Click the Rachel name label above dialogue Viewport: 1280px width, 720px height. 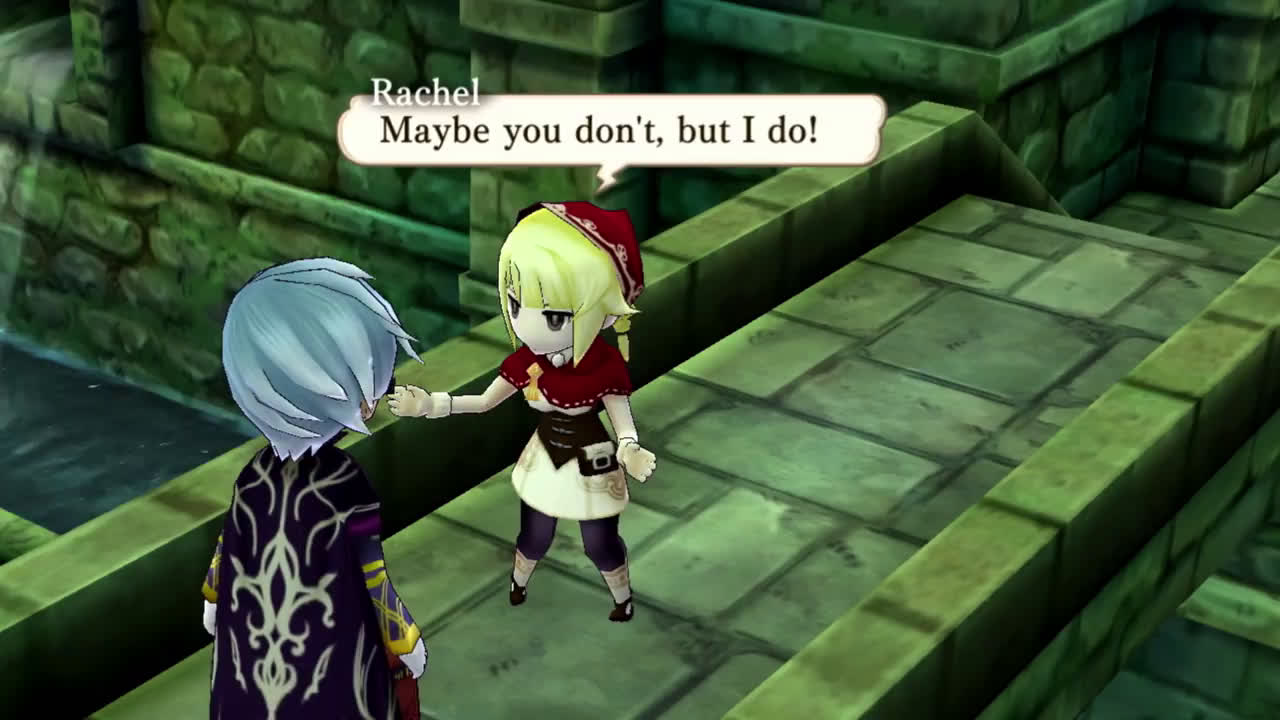coord(424,94)
